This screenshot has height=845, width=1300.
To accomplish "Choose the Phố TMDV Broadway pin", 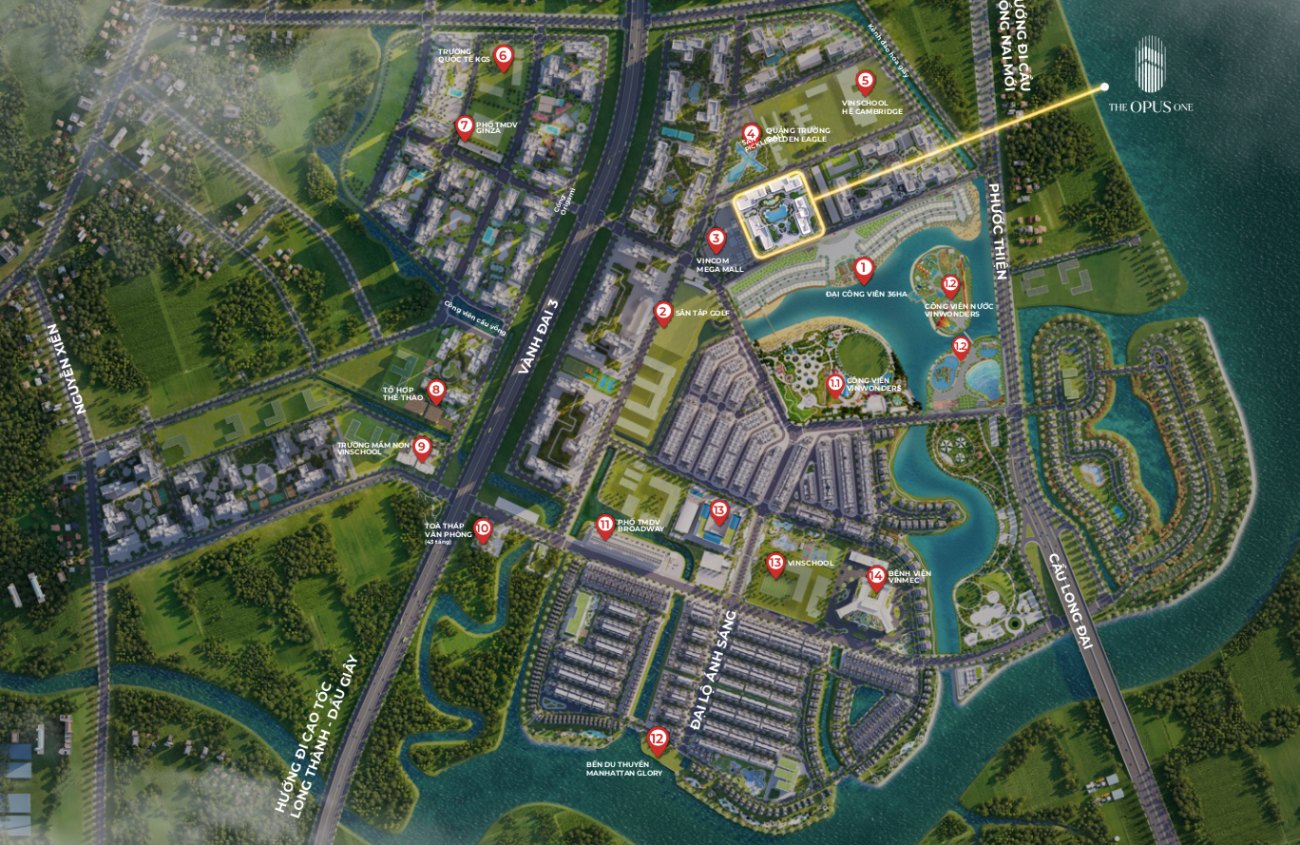I will click(605, 525).
